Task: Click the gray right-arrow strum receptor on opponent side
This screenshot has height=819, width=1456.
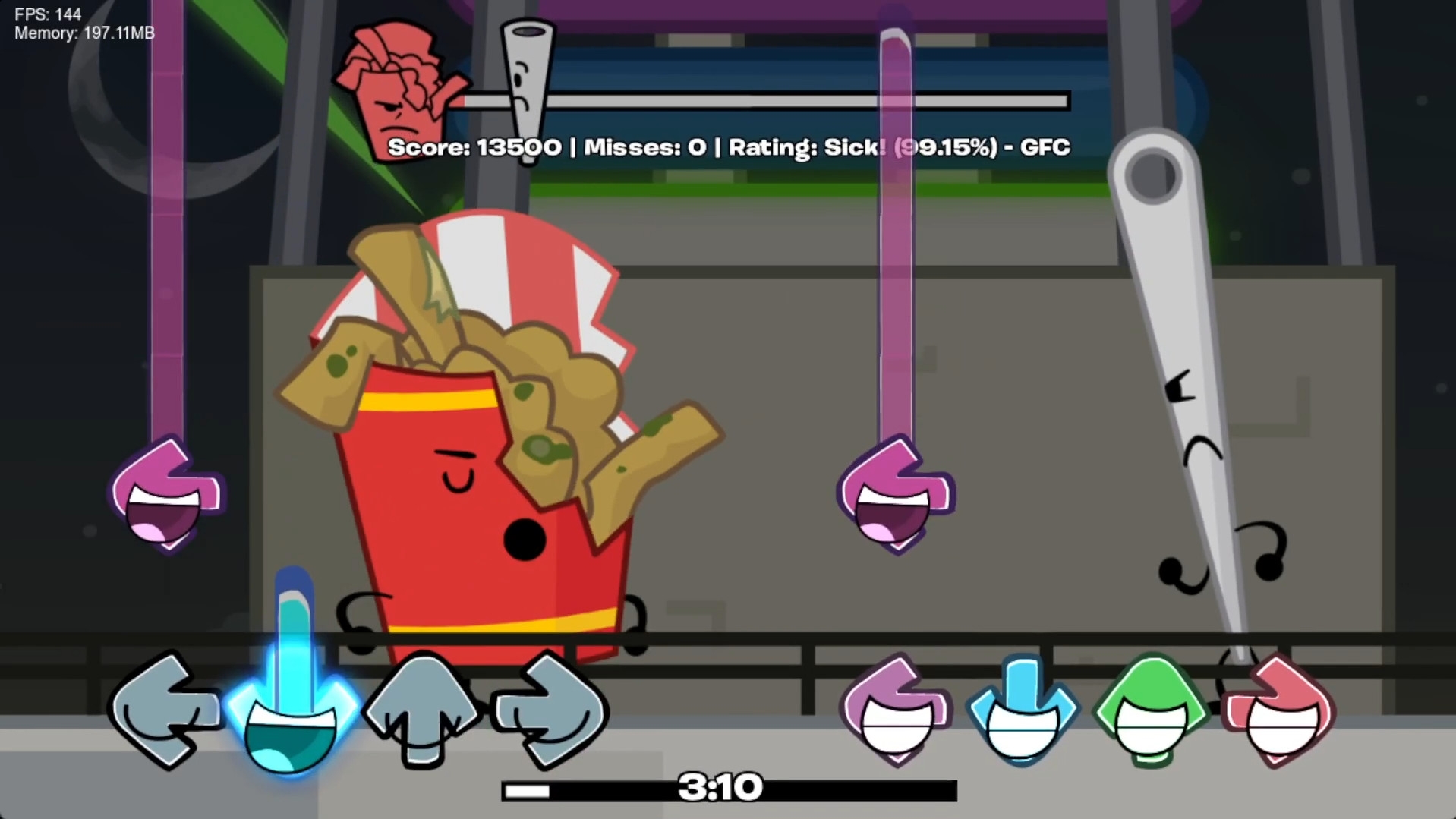Action: (x=550, y=710)
